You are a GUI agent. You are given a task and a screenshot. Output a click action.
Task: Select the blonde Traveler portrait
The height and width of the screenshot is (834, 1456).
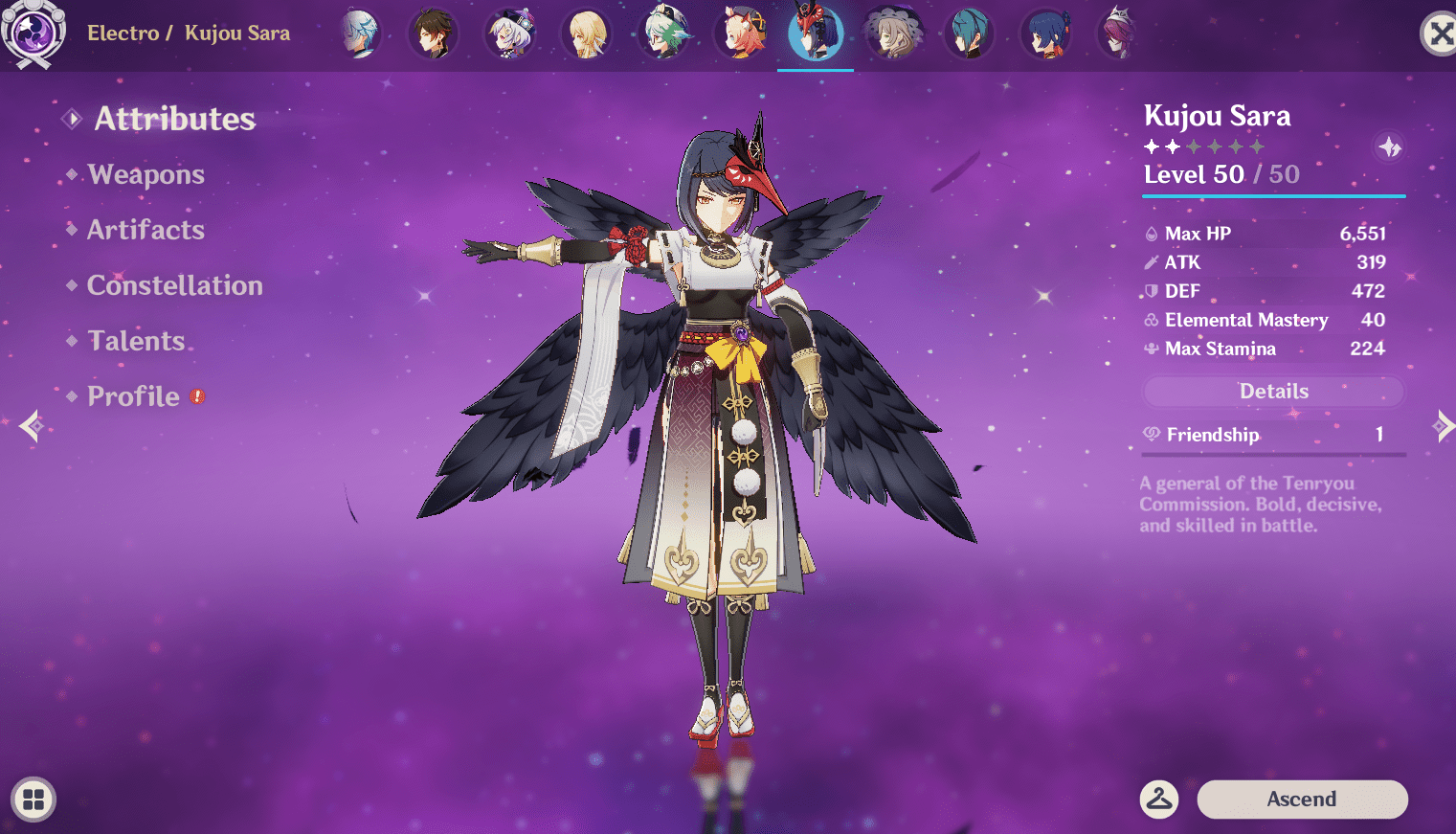click(586, 34)
